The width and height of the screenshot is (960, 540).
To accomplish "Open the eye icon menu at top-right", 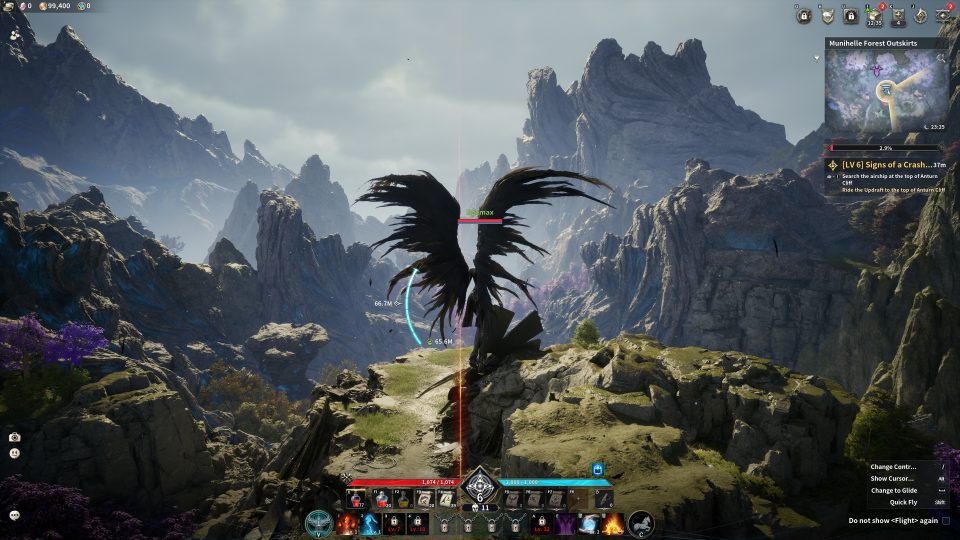I will point(943,16).
